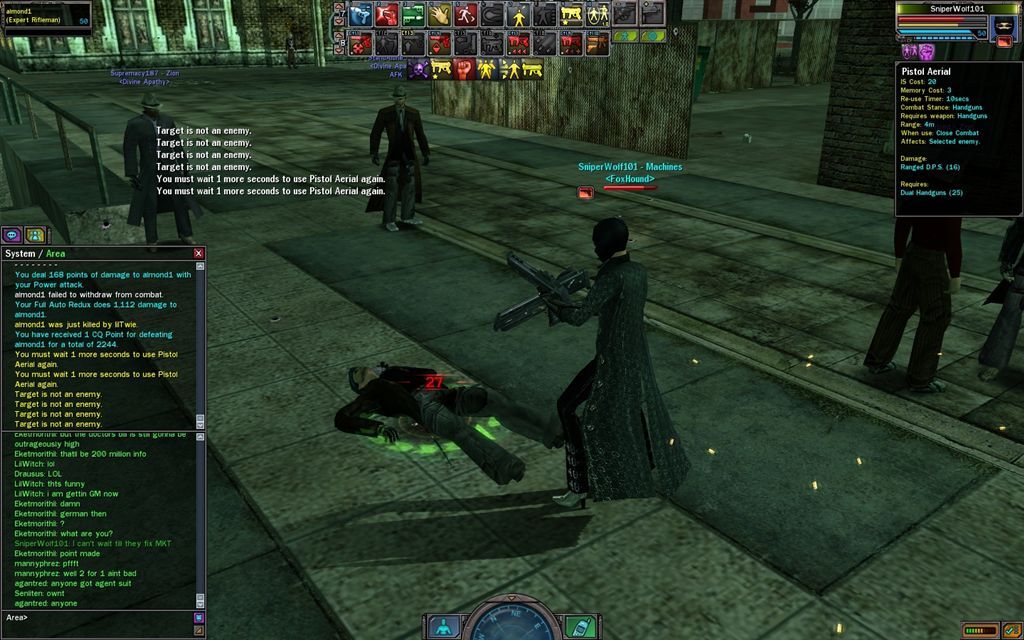
Task: Use the olive open-hand ability slot
Action: point(439,14)
